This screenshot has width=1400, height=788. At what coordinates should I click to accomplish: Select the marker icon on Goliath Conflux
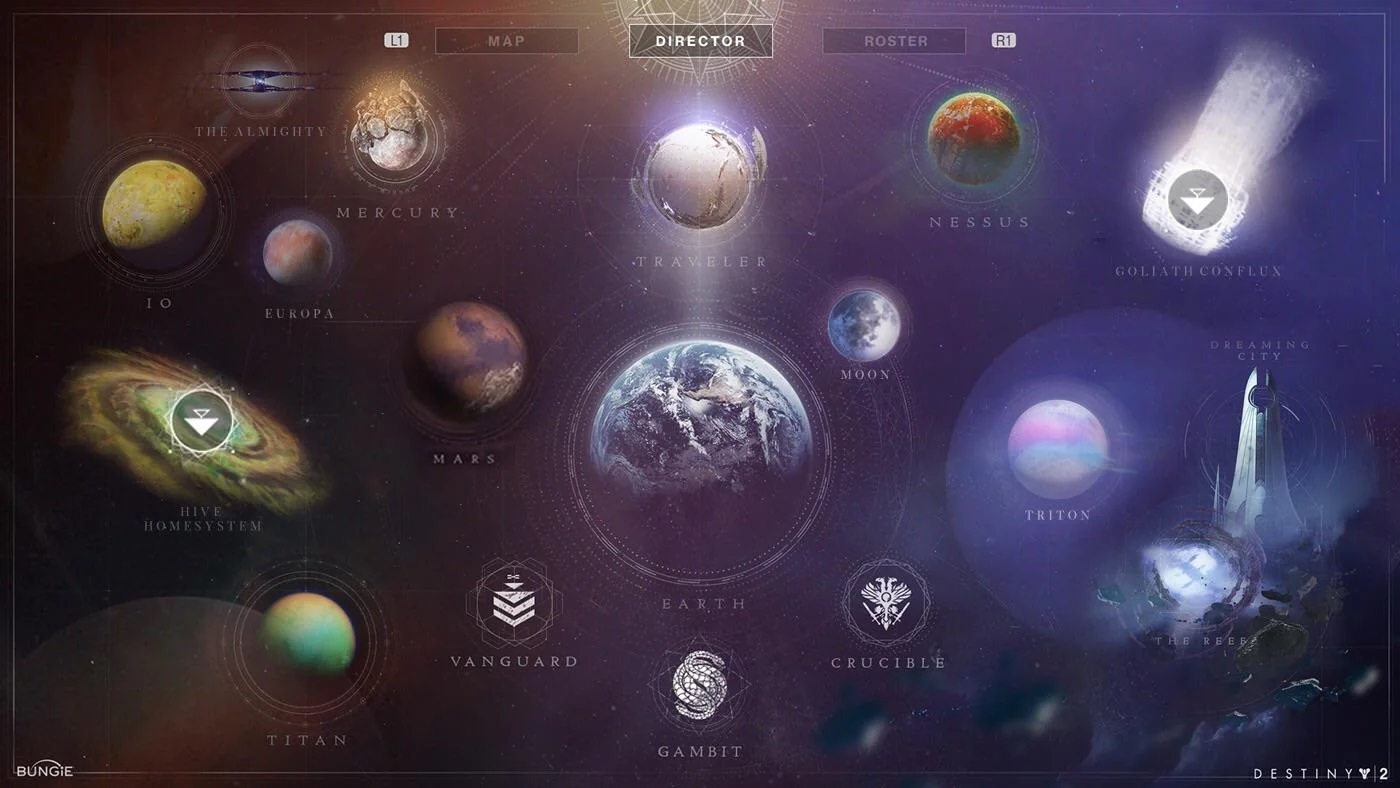[1196, 198]
